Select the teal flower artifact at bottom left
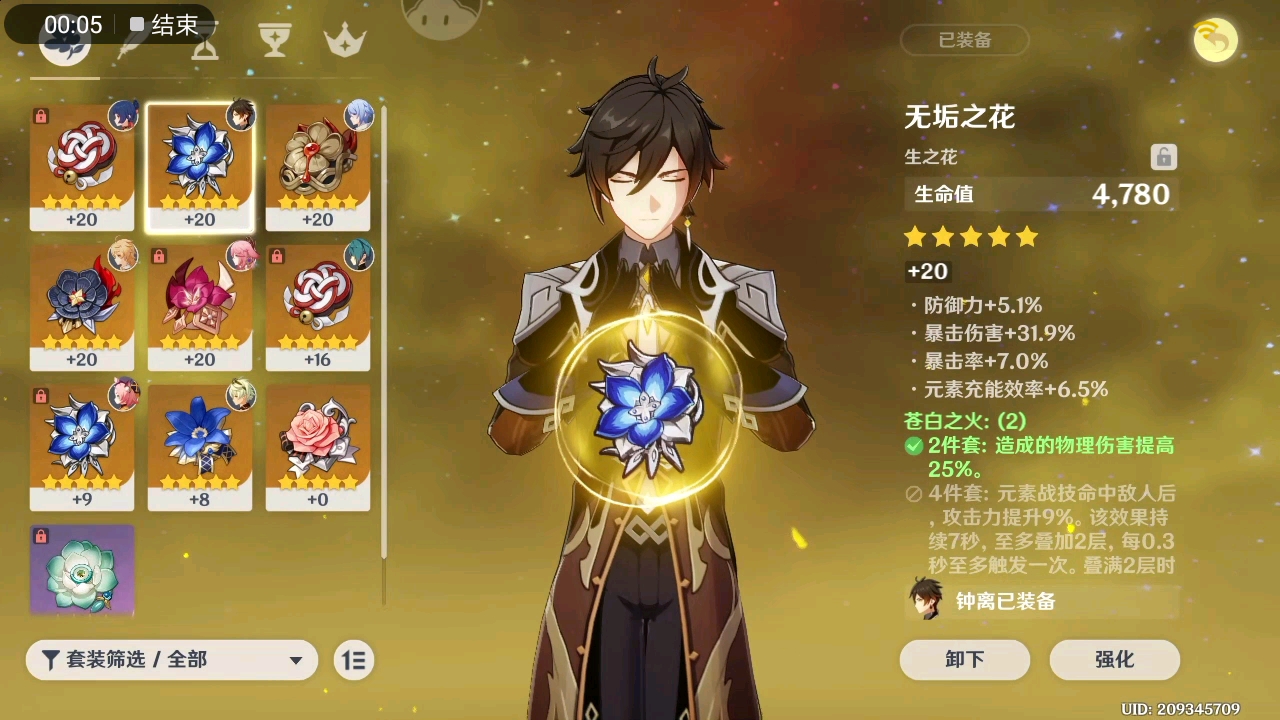 82,570
